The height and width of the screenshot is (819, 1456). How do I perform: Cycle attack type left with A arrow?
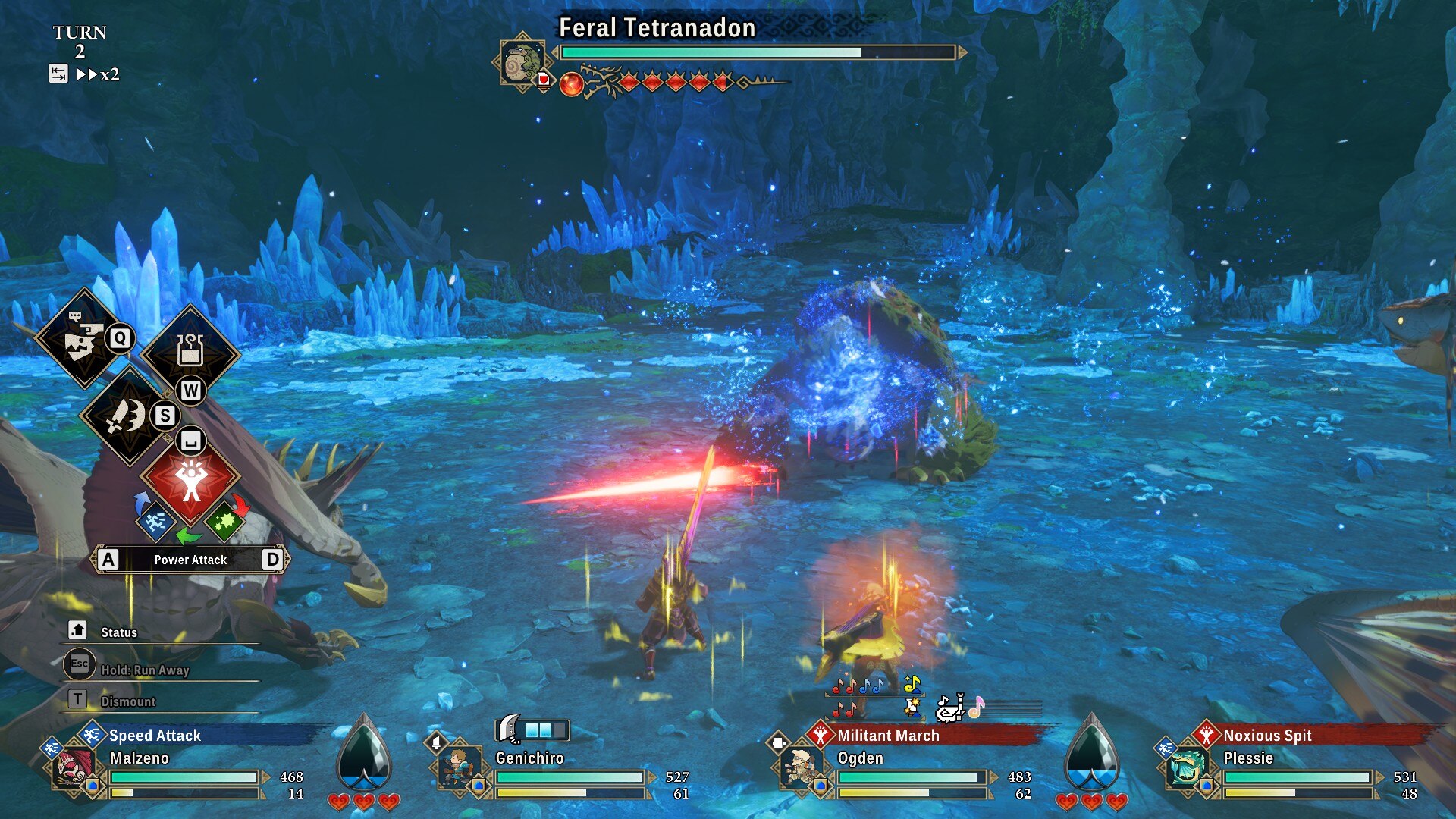[108, 560]
